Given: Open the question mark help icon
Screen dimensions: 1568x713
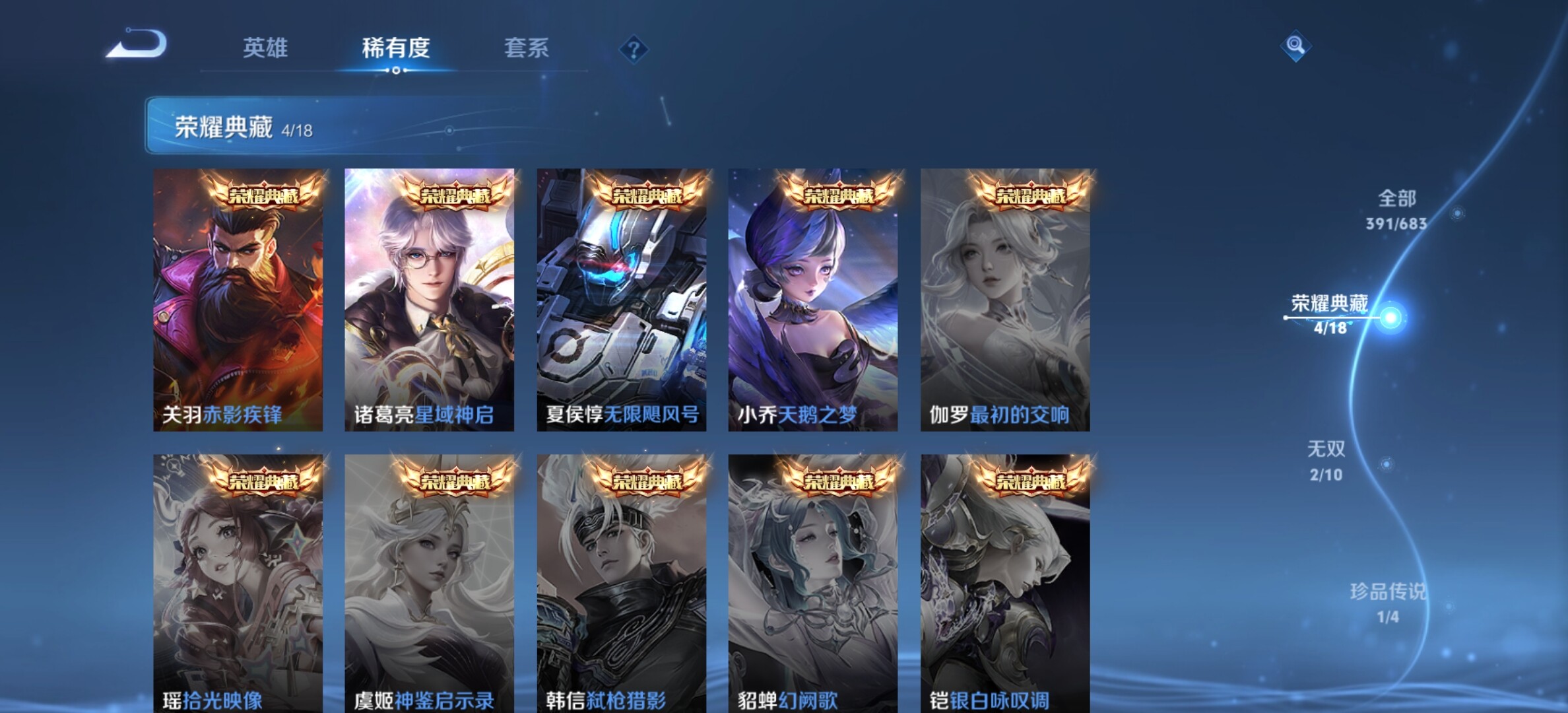Looking at the screenshot, I should 634,50.
